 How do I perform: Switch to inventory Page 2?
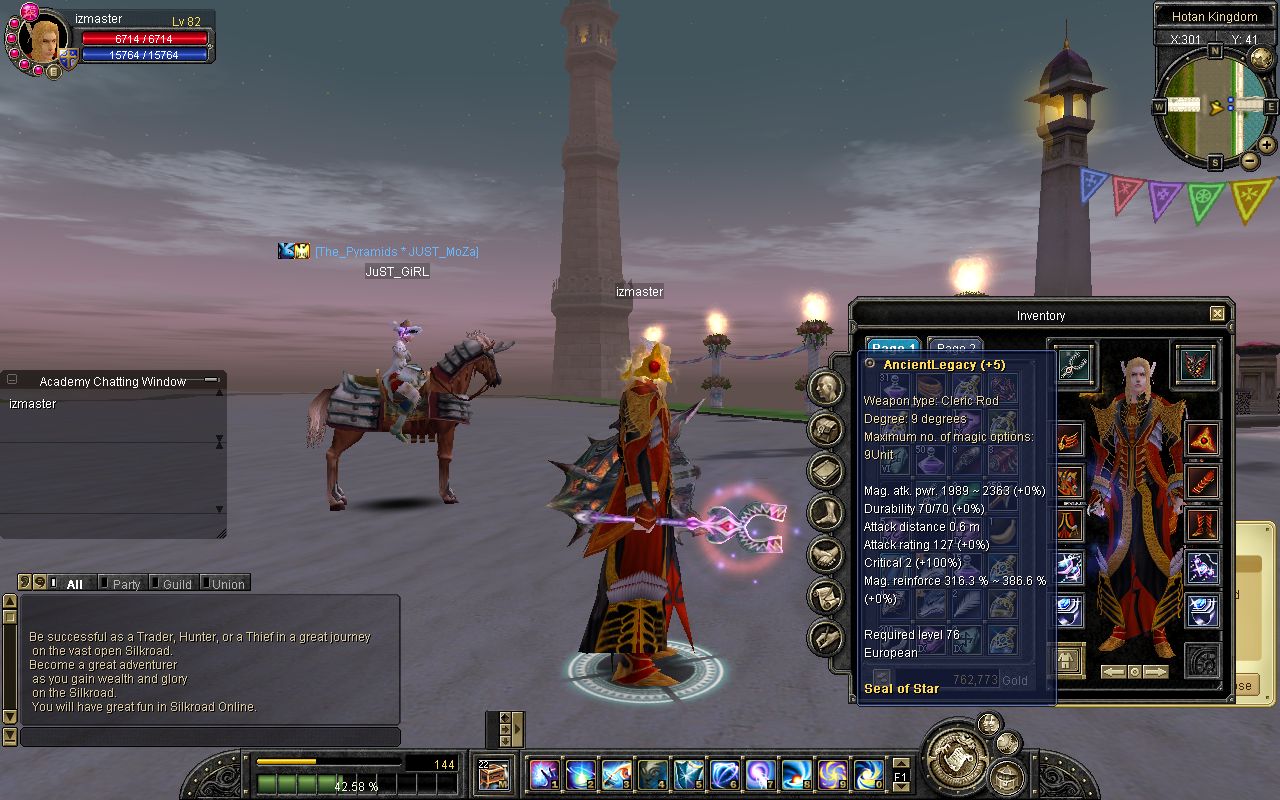click(x=954, y=349)
